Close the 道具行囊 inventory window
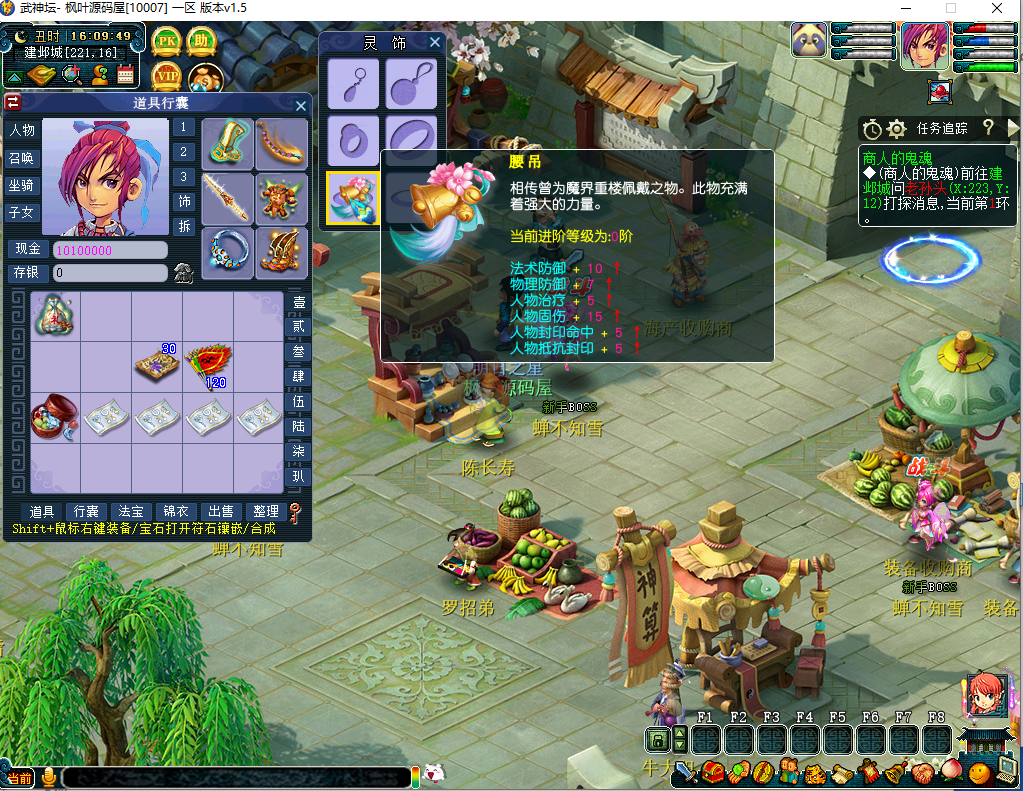Viewport: 1023px width, 791px height. tap(301, 105)
